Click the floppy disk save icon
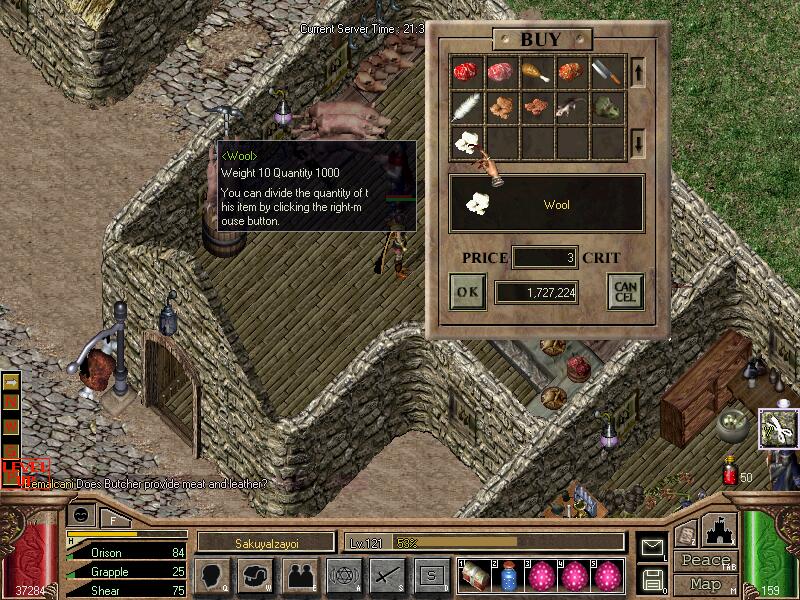 click(x=652, y=579)
